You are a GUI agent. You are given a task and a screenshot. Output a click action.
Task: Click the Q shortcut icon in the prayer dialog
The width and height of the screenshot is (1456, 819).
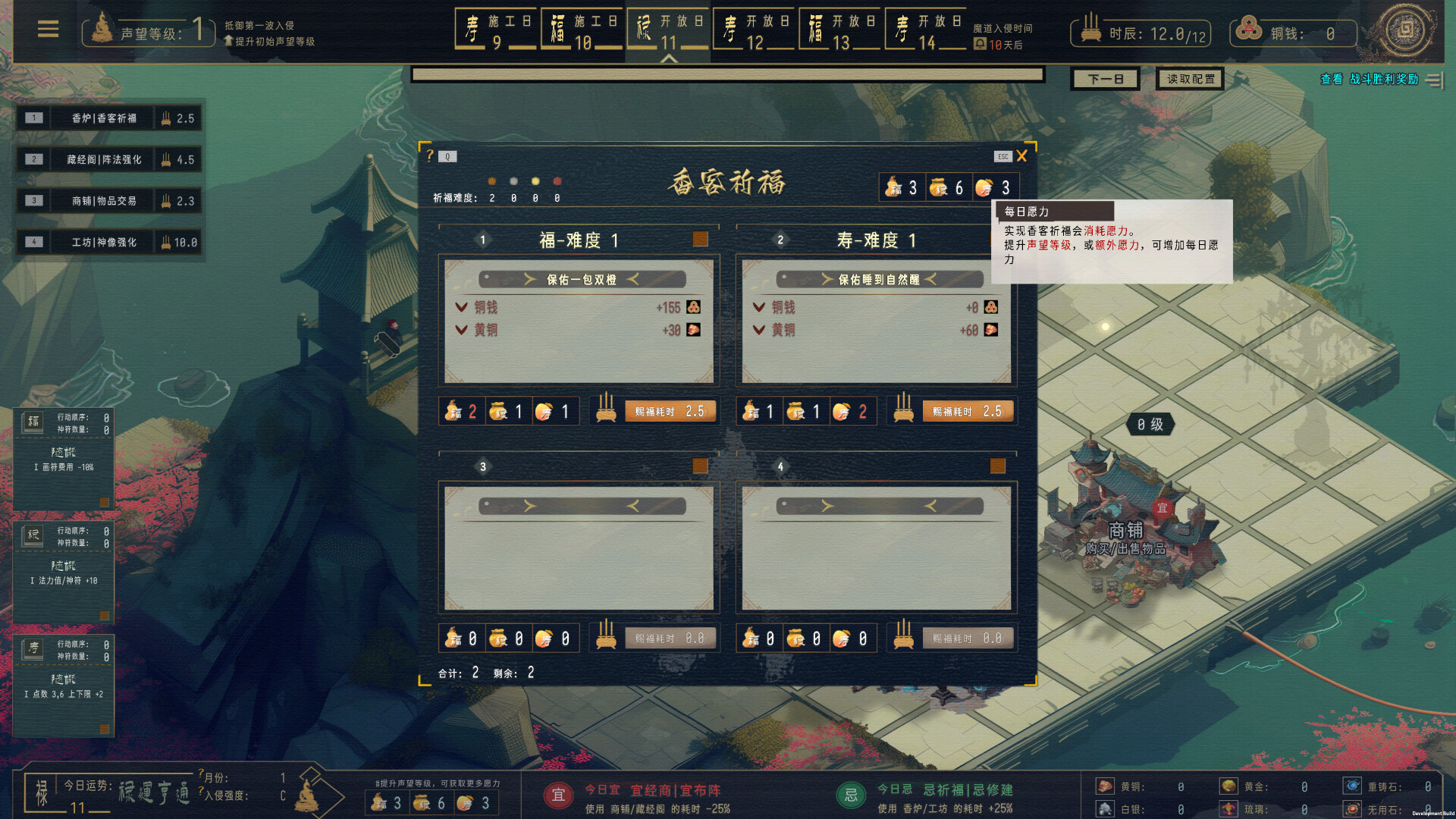pos(448,156)
